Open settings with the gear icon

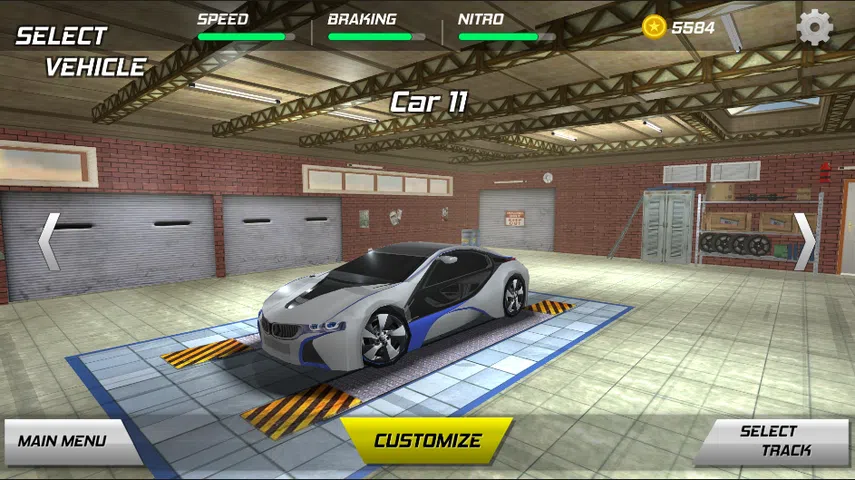point(815,27)
